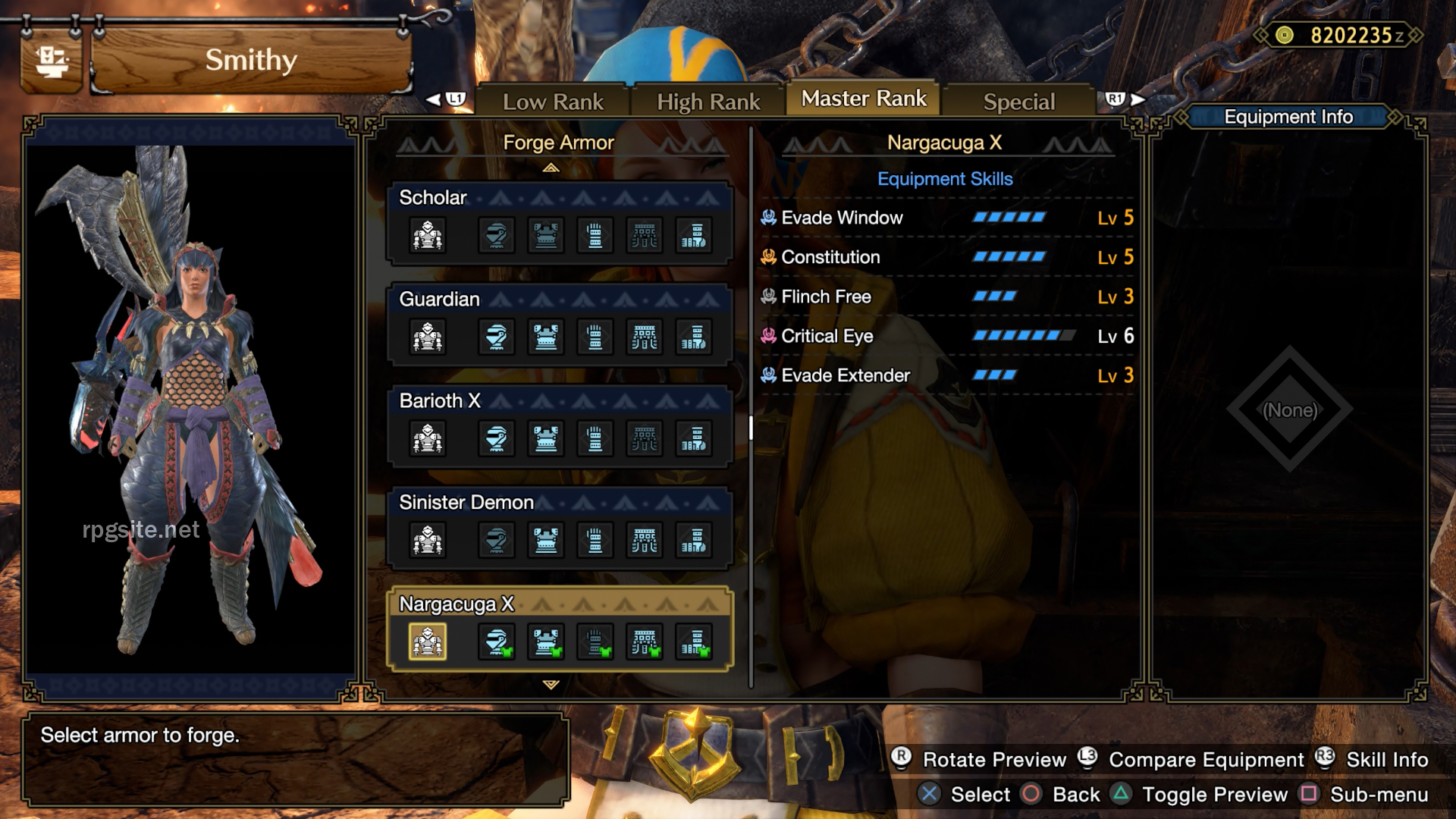The image size is (1456, 819).
Task: Click the up chevron above the armor list
Action: (552, 168)
